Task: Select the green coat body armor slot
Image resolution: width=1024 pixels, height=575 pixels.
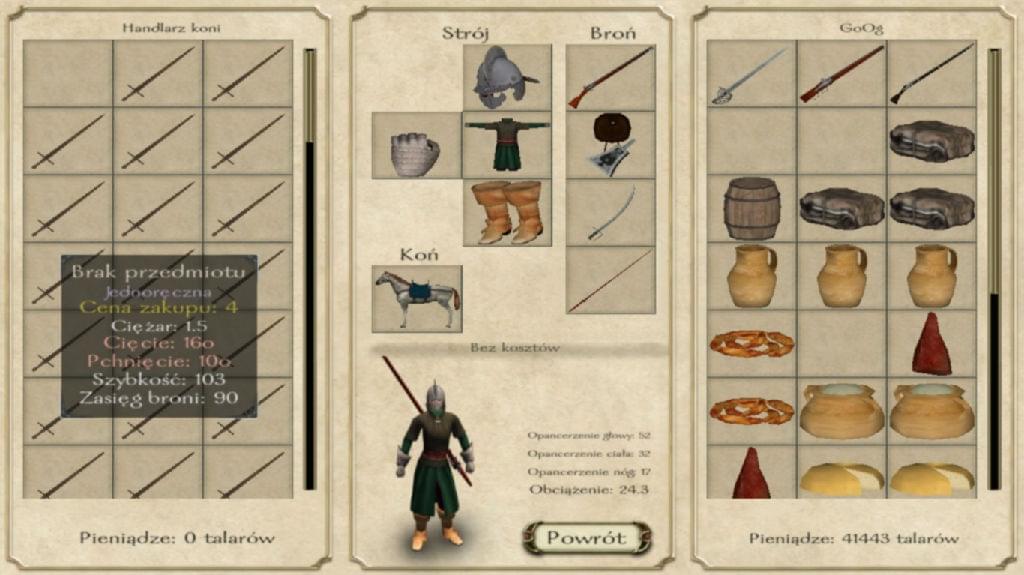Action: coord(506,146)
